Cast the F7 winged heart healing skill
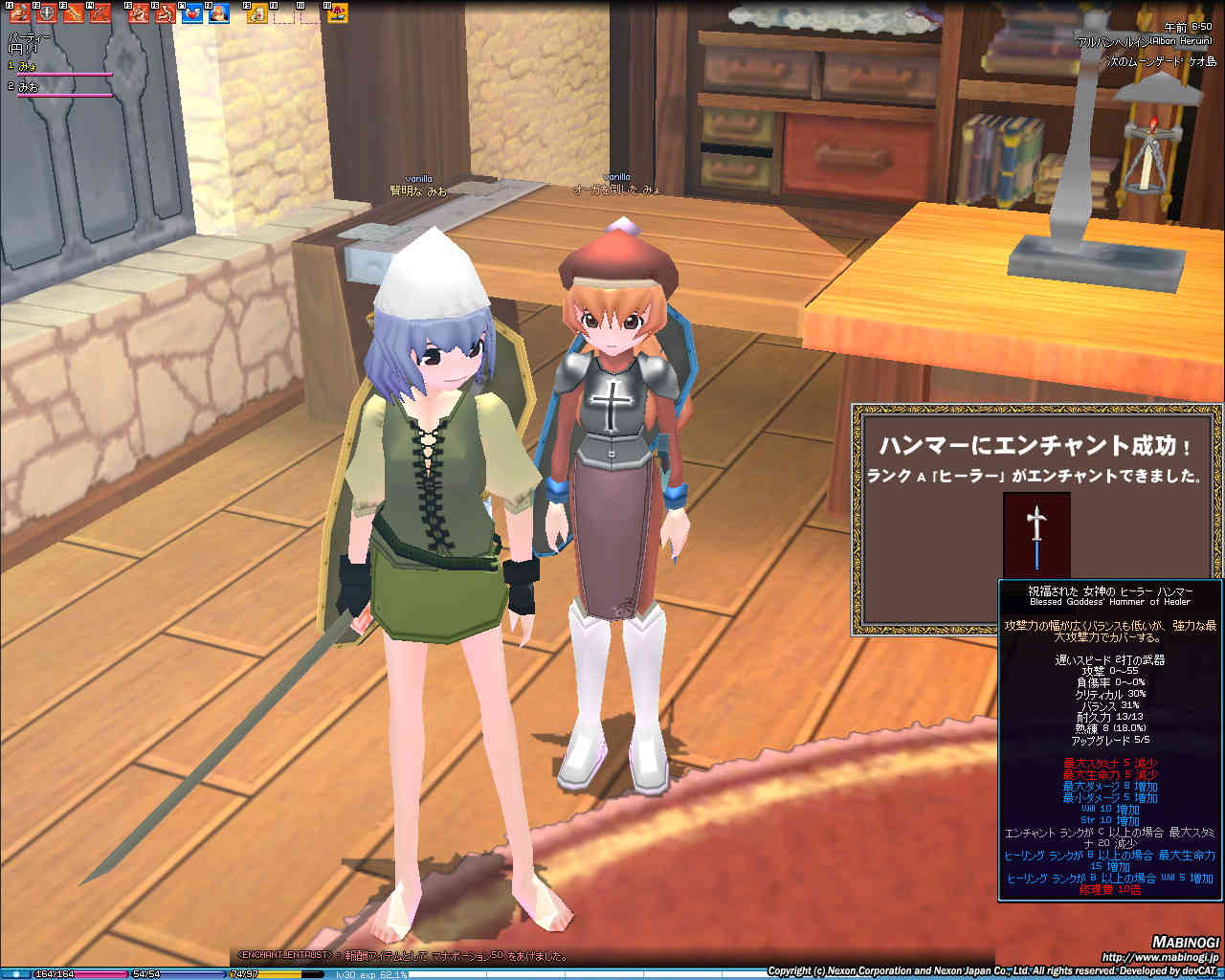Screen dimensions: 1225x980 191,13
